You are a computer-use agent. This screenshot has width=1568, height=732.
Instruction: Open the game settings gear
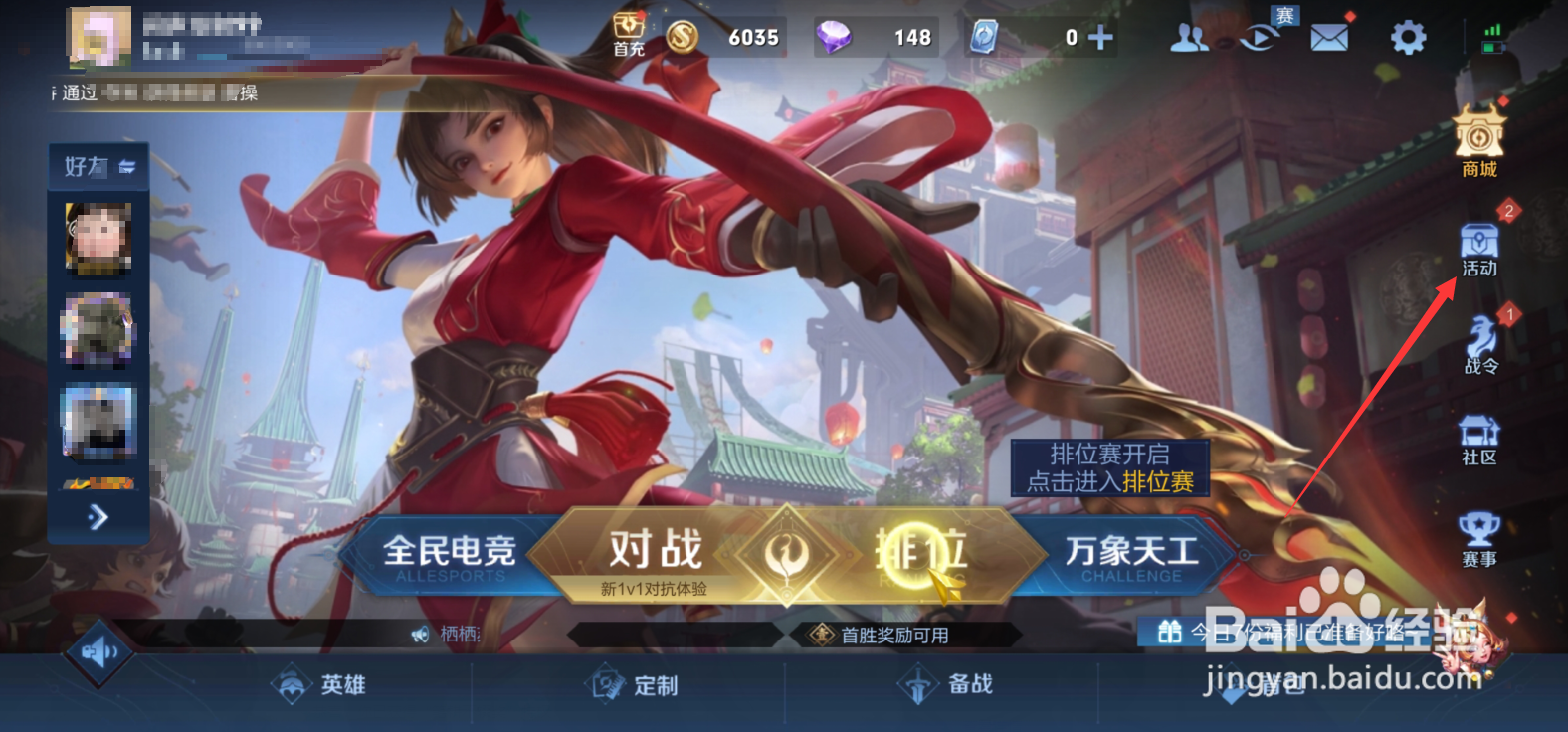[1409, 36]
